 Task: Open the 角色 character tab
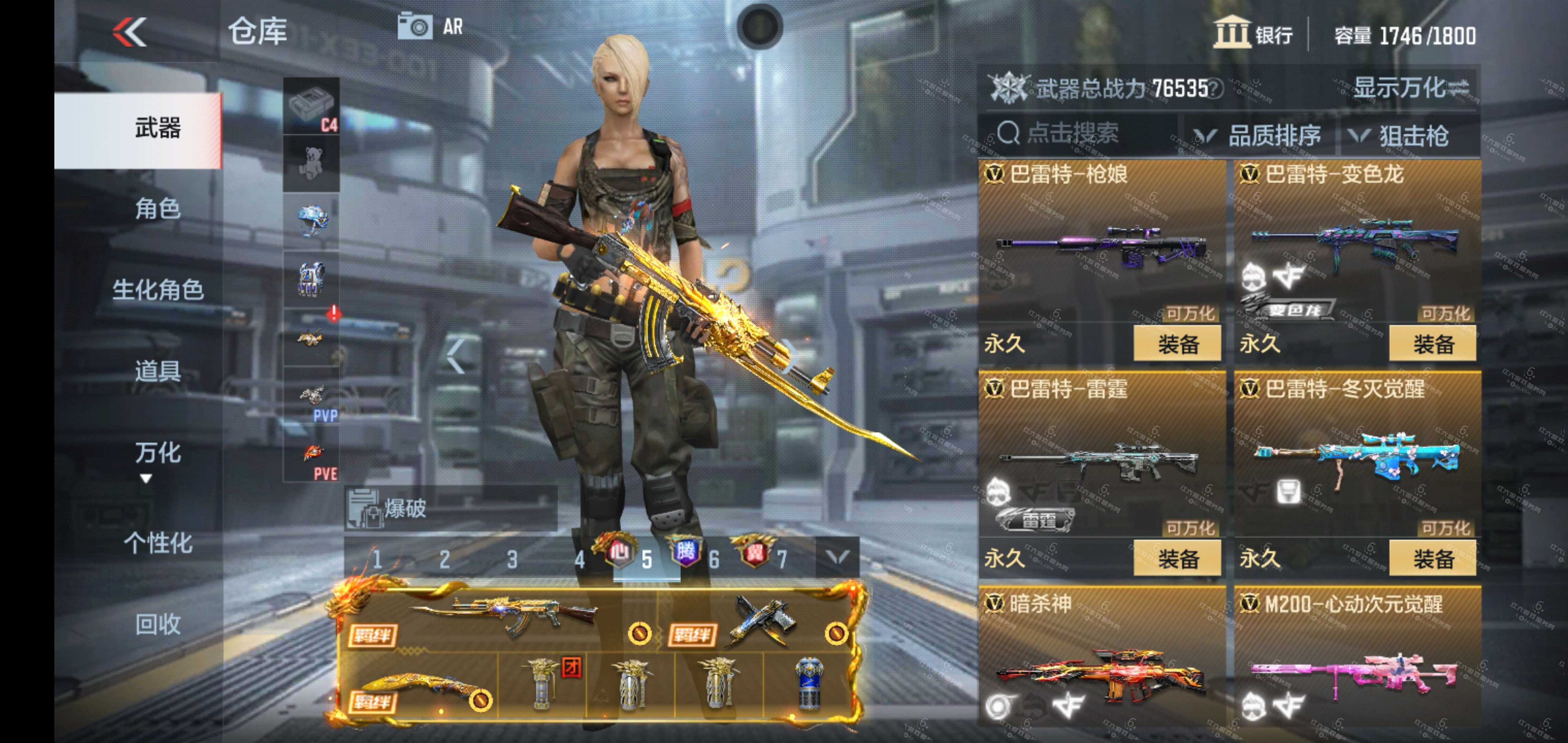[157, 209]
